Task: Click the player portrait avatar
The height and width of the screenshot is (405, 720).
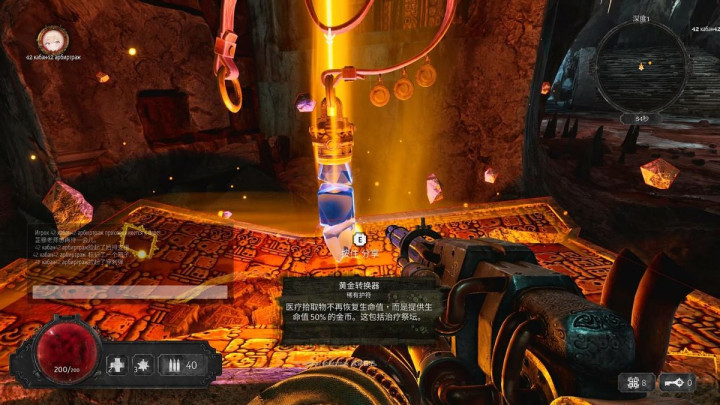Action: (x=52, y=40)
